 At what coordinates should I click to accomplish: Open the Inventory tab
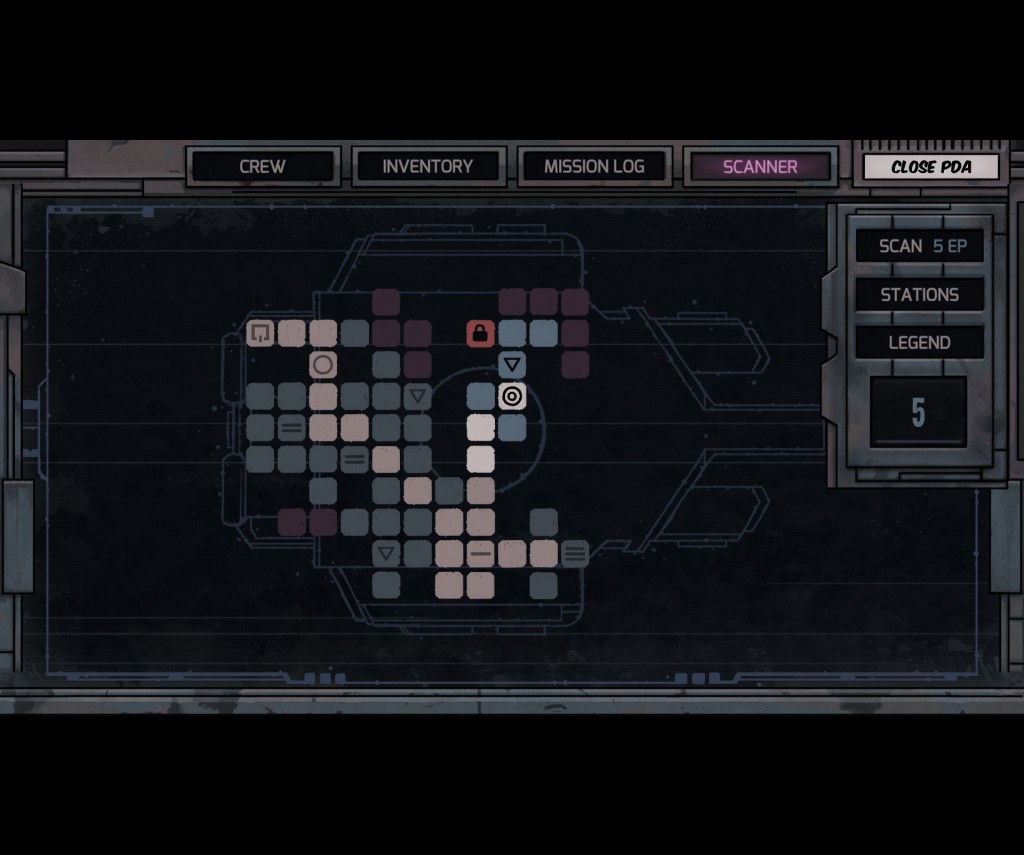[427, 167]
